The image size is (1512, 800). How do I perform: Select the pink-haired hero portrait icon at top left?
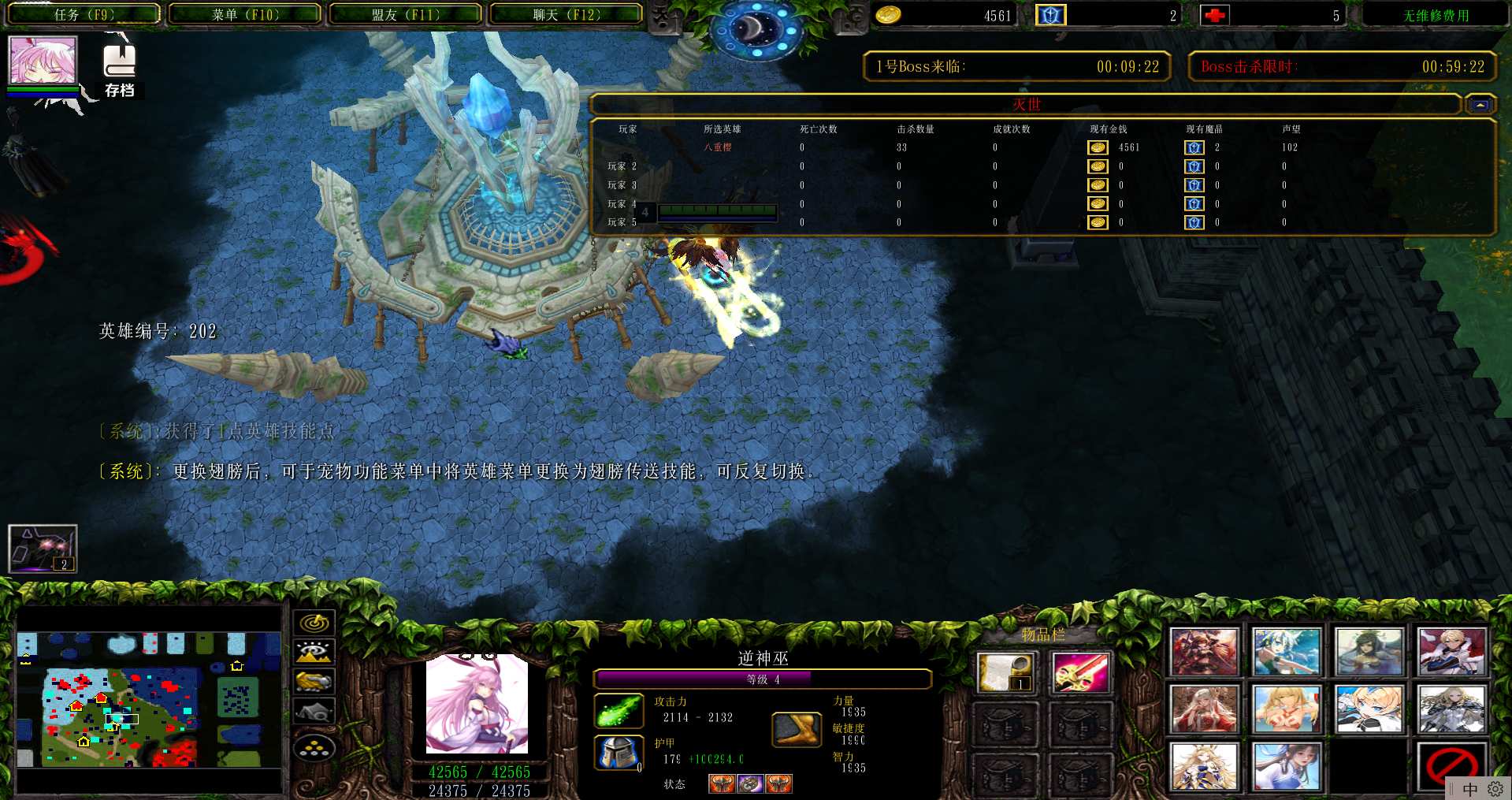pos(43,60)
